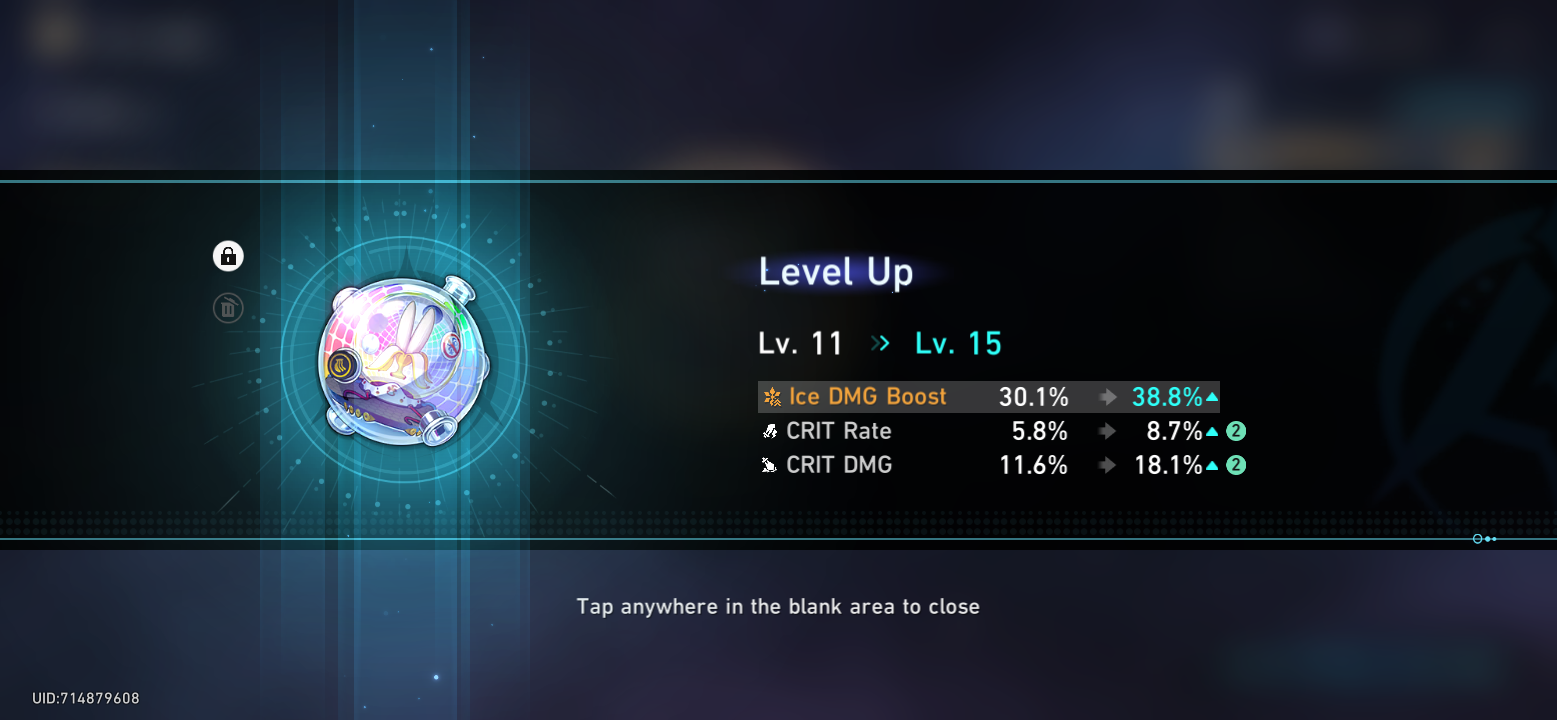Image resolution: width=1557 pixels, height=720 pixels.
Task: Click the Ice DMG Boost snowflake icon
Action: point(771,396)
